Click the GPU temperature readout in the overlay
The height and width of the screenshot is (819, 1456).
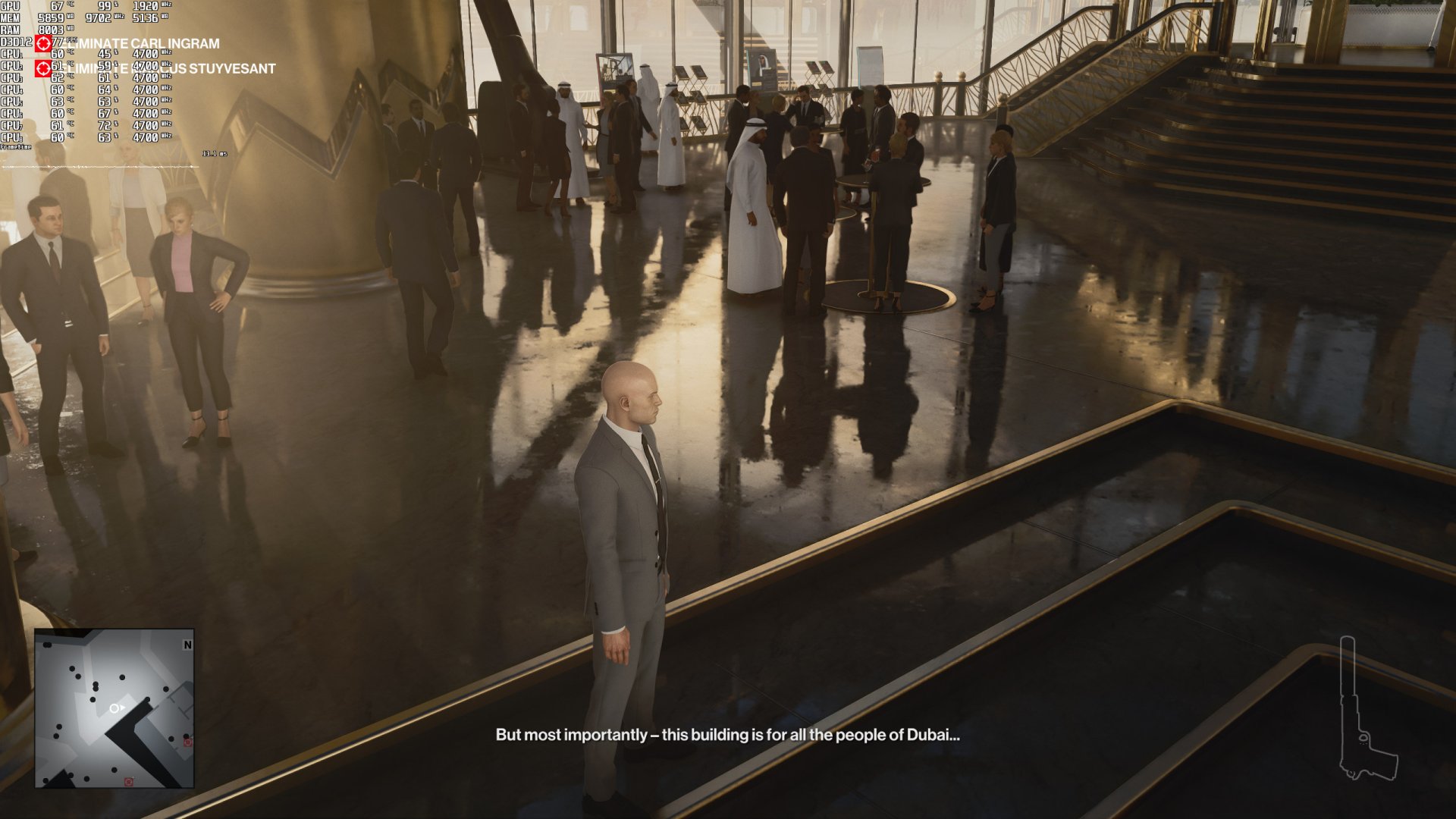(x=55, y=6)
